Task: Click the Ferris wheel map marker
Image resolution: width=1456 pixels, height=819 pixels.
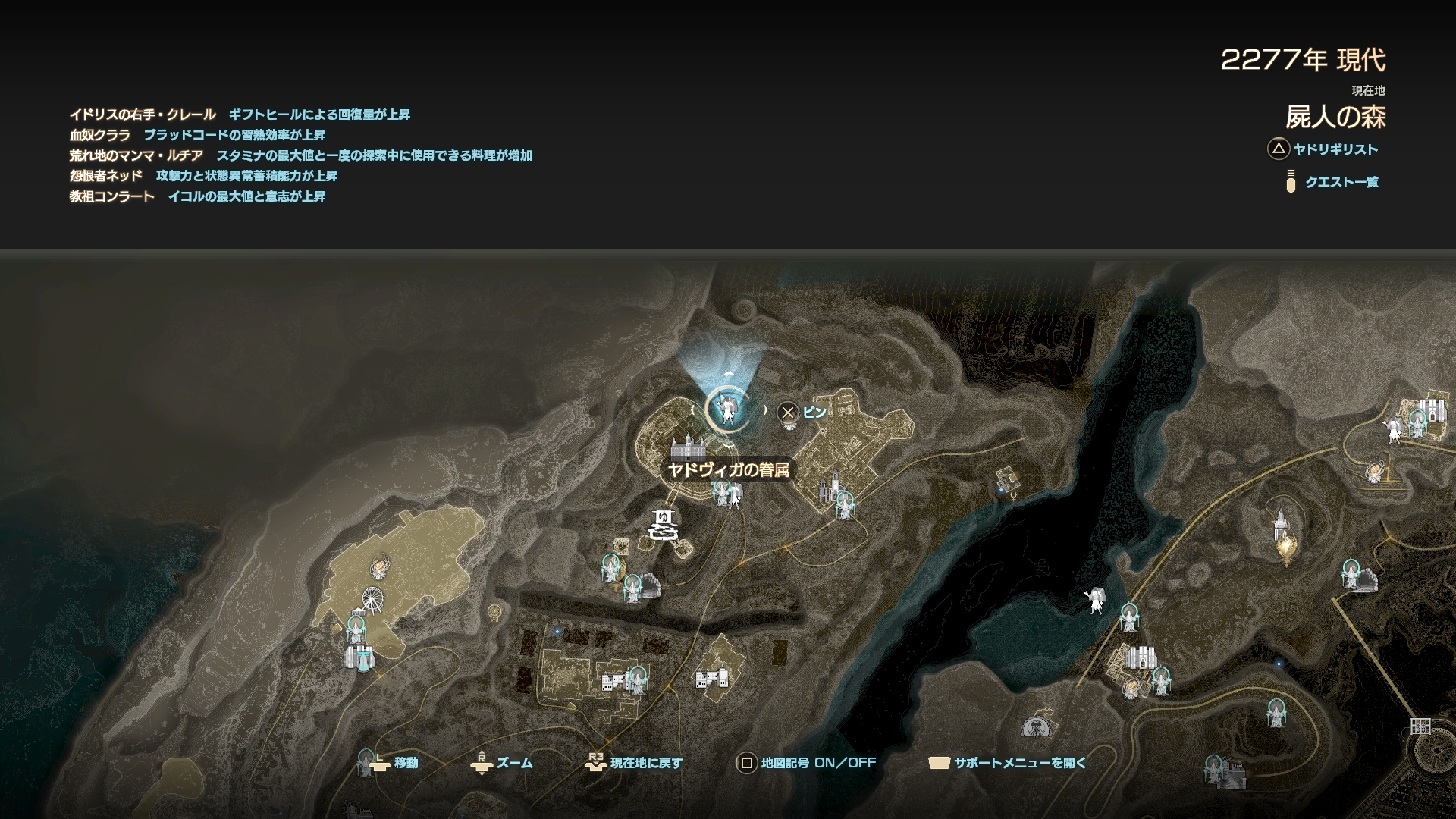Action: point(372,600)
